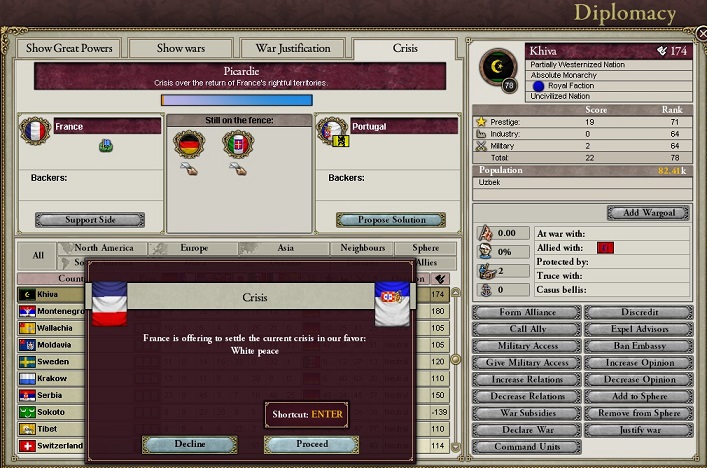The image size is (707, 468).
Task: Proceed with the crisis settlement
Action: pos(311,444)
